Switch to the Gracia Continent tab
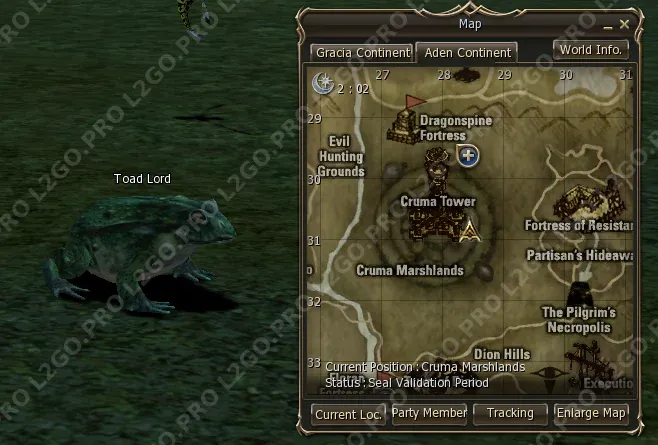 pos(362,52)
